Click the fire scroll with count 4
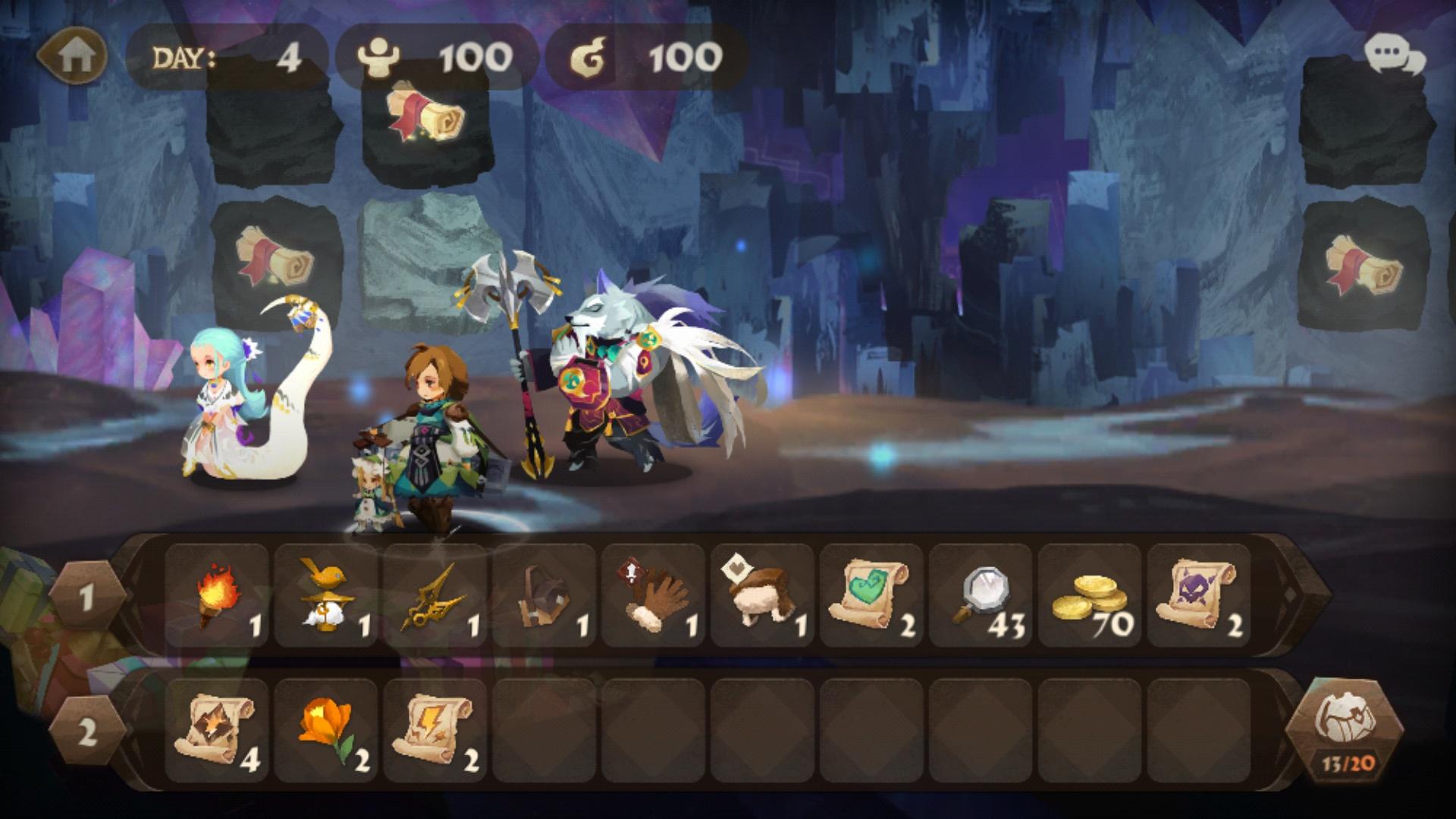The width and height of the screenshot is (1456, 819). tap(219, 728)
